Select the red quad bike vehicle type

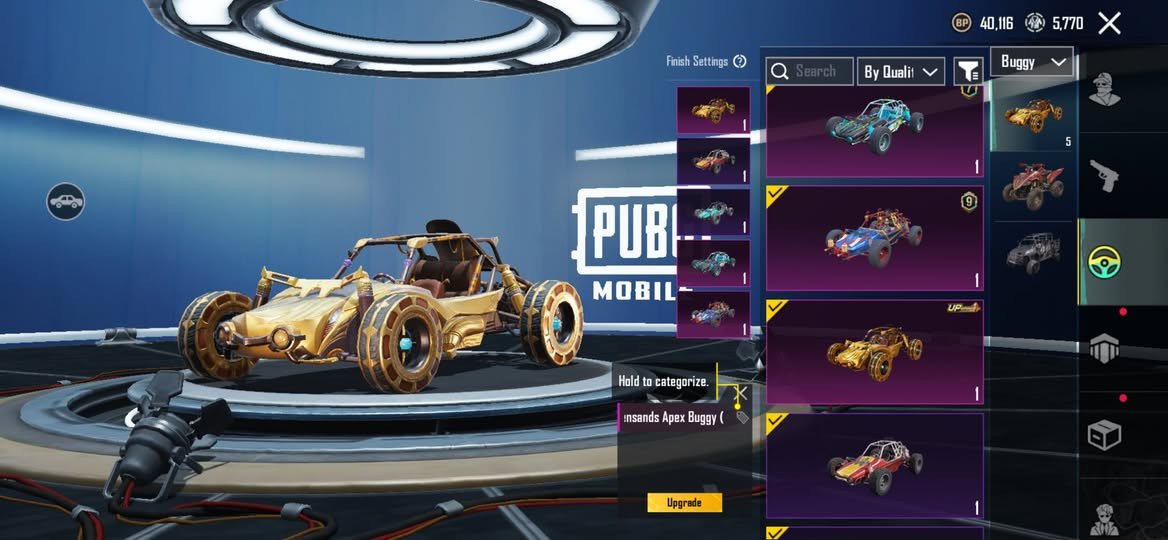[x=1033, y=184]
